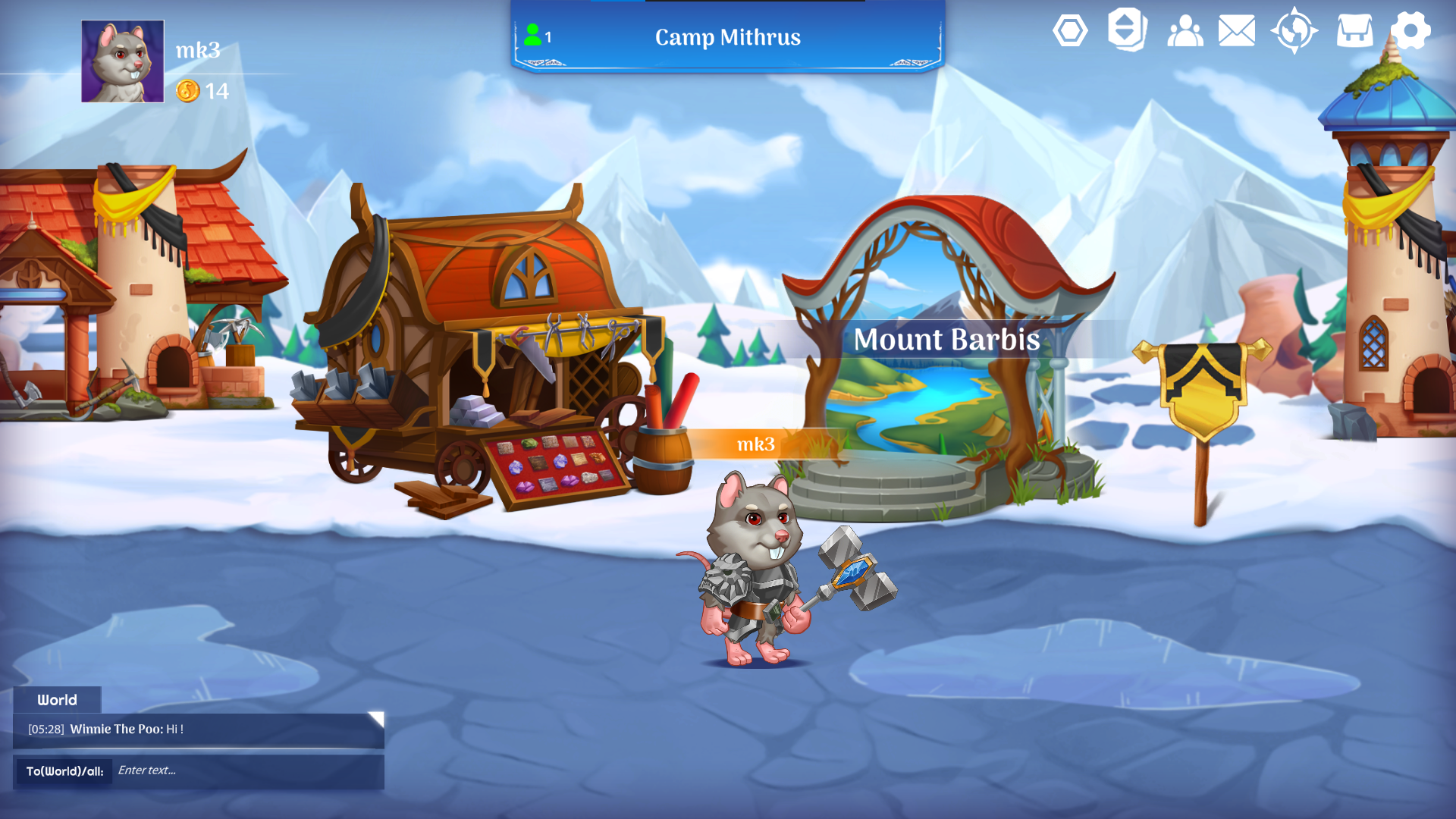This screenshot has height=819, width=1456.
Task: Check your mail inbox
Action: coord(1237,32)
